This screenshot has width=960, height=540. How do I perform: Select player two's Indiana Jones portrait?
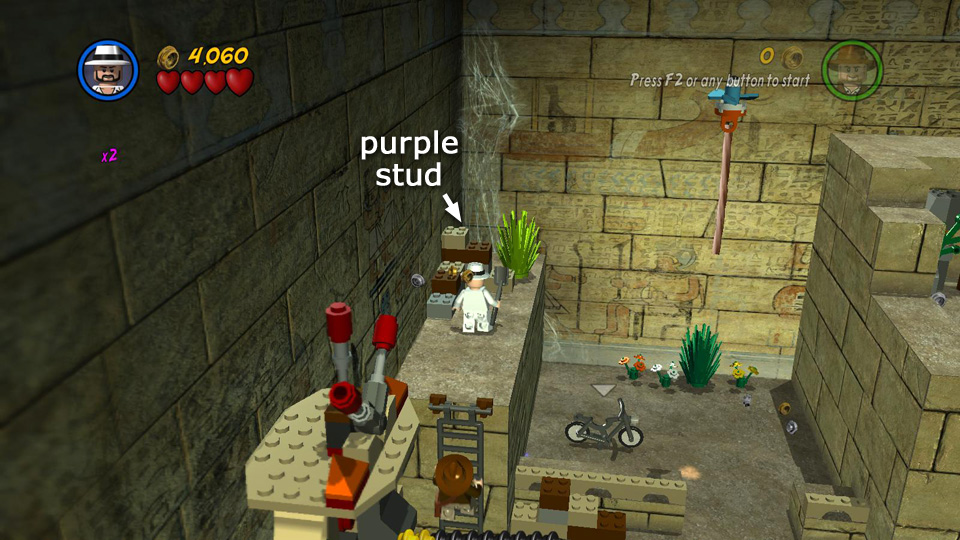tap(851, 71)
